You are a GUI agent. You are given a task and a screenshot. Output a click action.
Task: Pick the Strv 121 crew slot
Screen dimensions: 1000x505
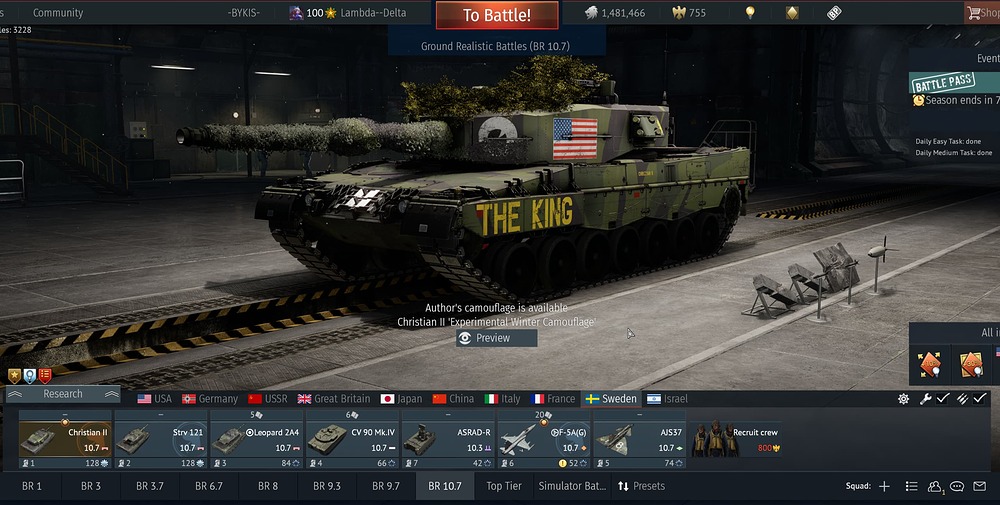click(160, 440)
